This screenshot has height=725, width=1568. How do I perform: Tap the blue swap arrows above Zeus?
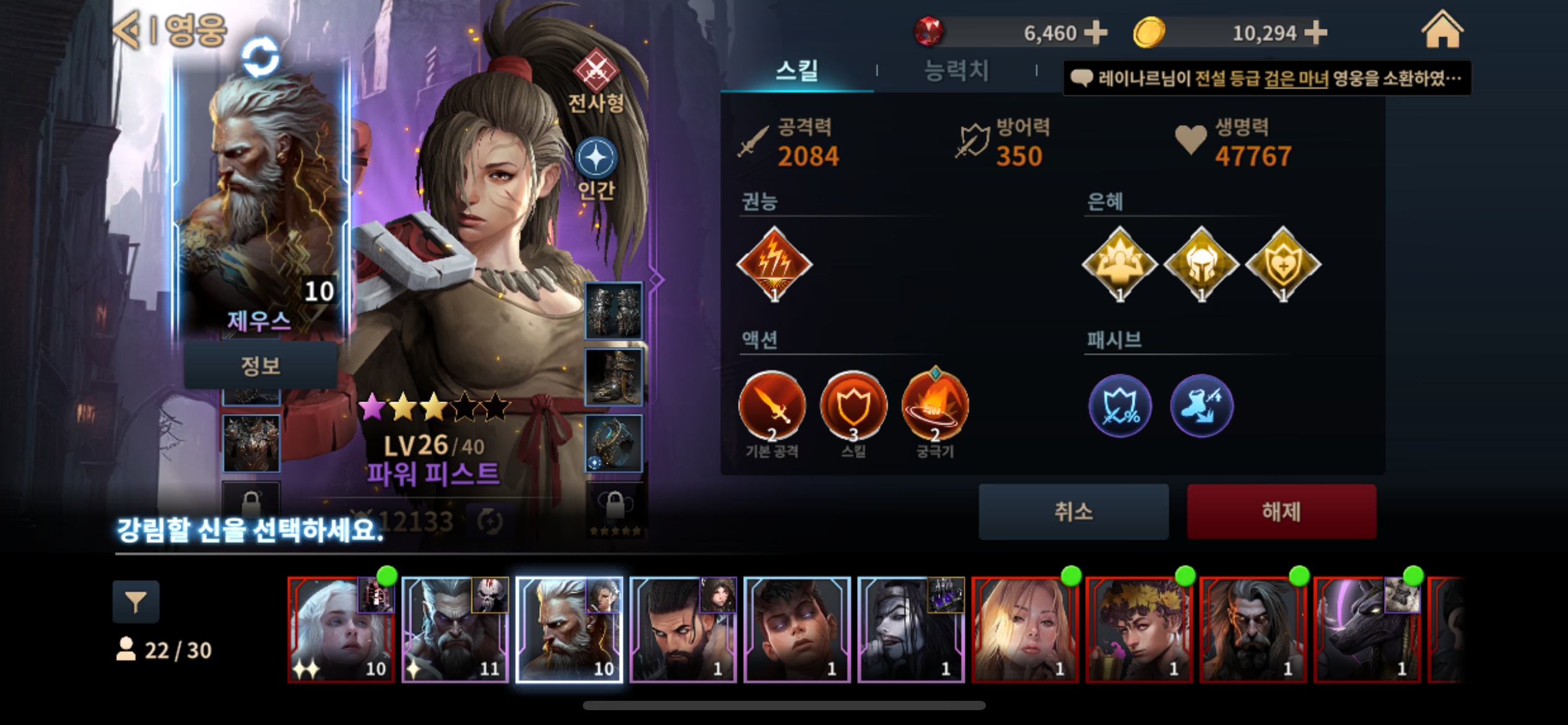click(260, 57)
